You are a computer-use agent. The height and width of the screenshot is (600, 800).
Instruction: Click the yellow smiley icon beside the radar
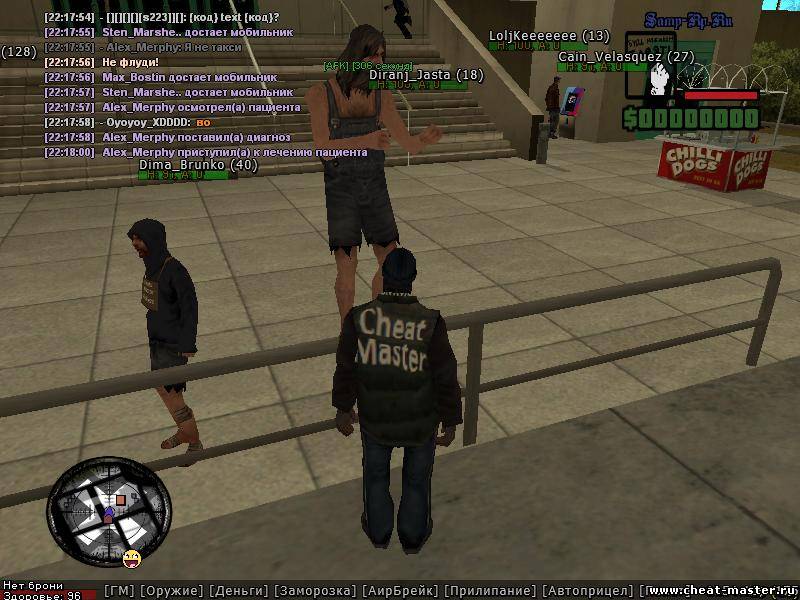coord(132,556)
